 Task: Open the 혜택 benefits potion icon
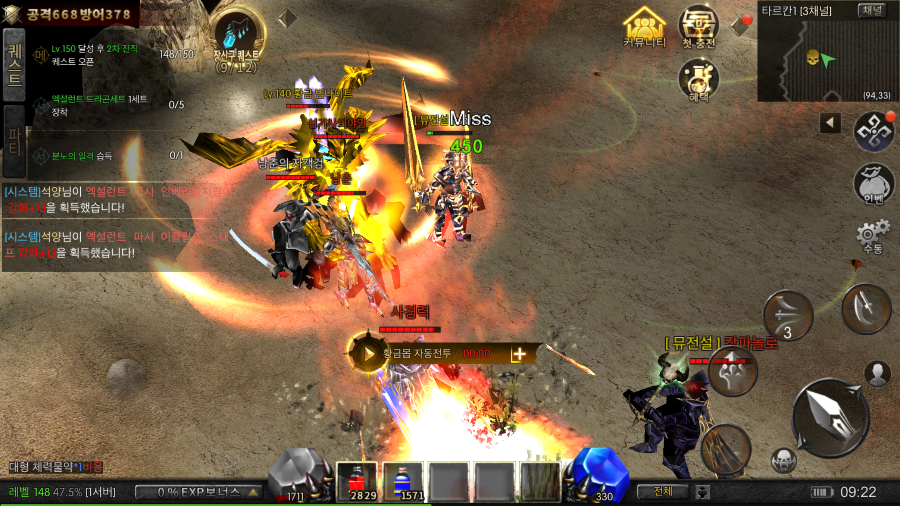click(x=699, y=79)
